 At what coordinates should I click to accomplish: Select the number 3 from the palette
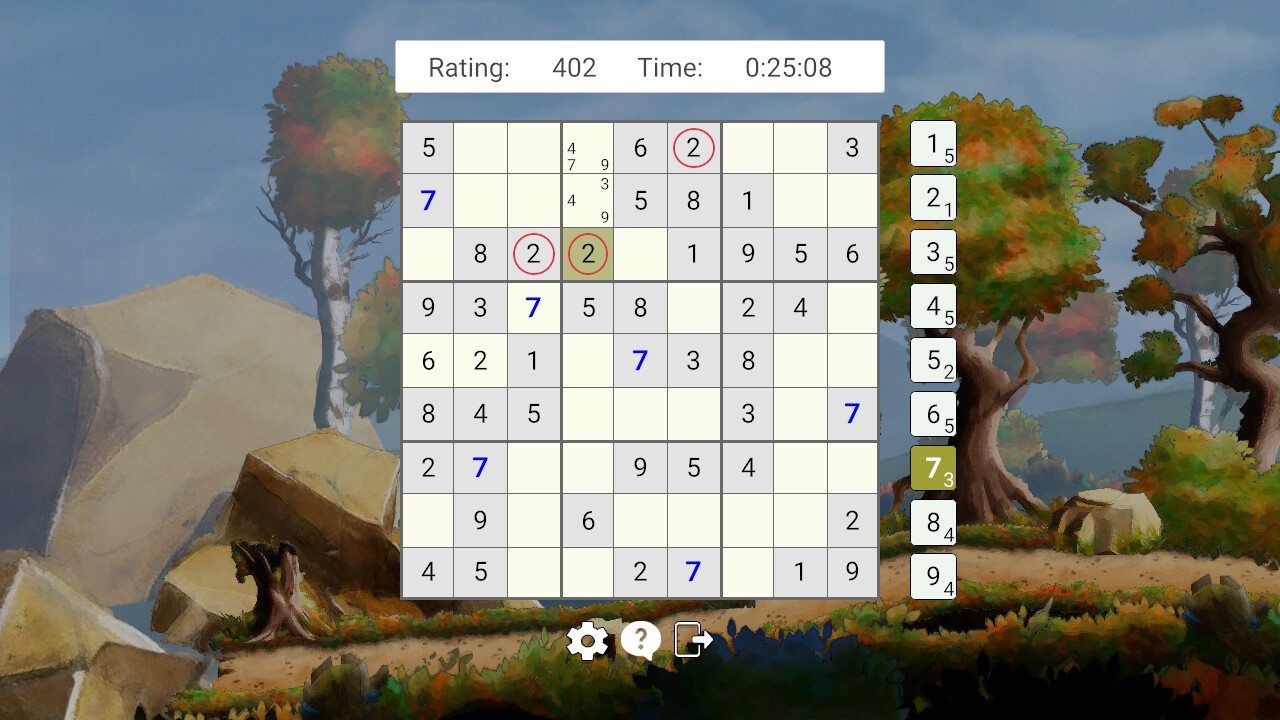click(933, 252)
